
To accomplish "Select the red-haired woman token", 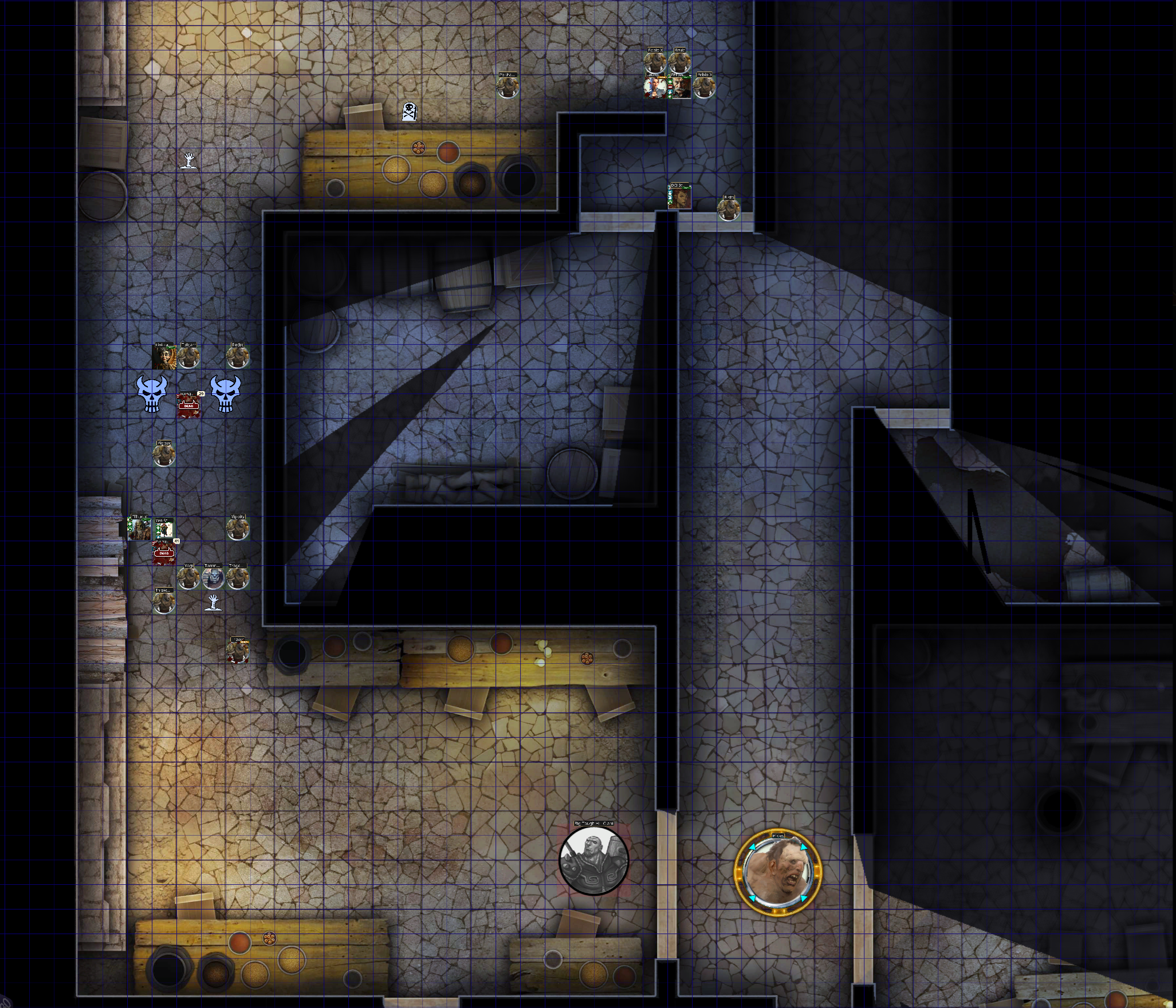I will pos(680,198).
